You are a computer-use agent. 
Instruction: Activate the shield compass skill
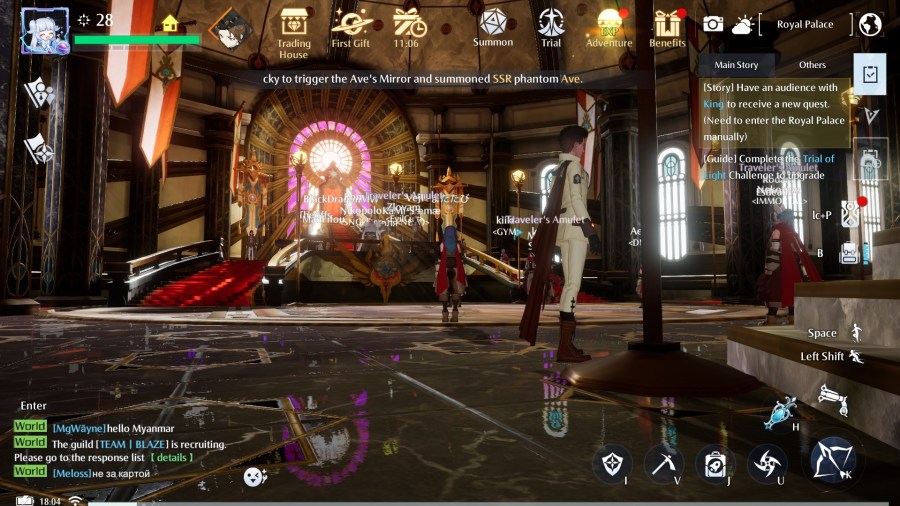coord(611,463)
